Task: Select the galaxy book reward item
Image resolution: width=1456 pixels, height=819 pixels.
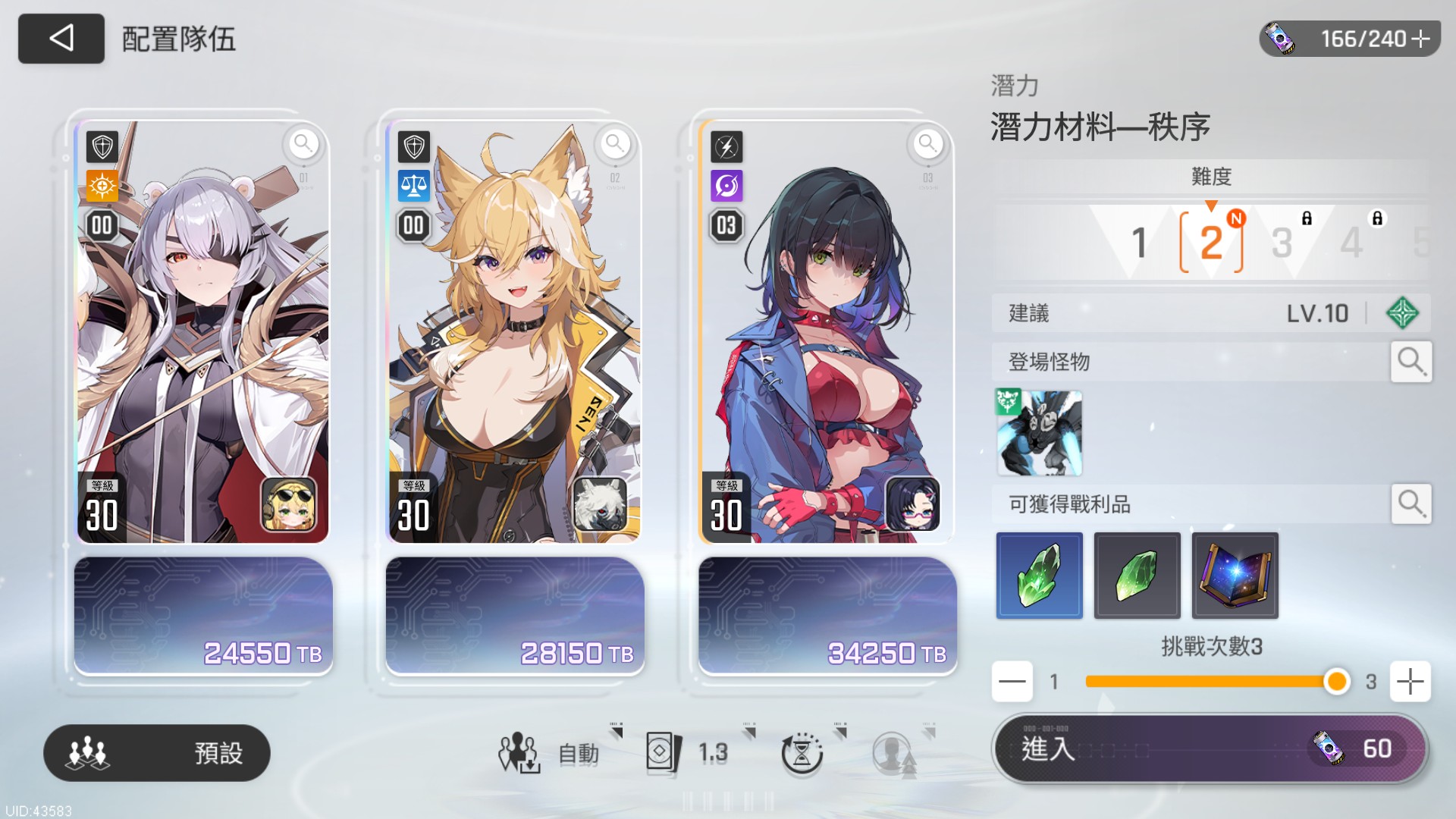Action: click(1235, 576)
